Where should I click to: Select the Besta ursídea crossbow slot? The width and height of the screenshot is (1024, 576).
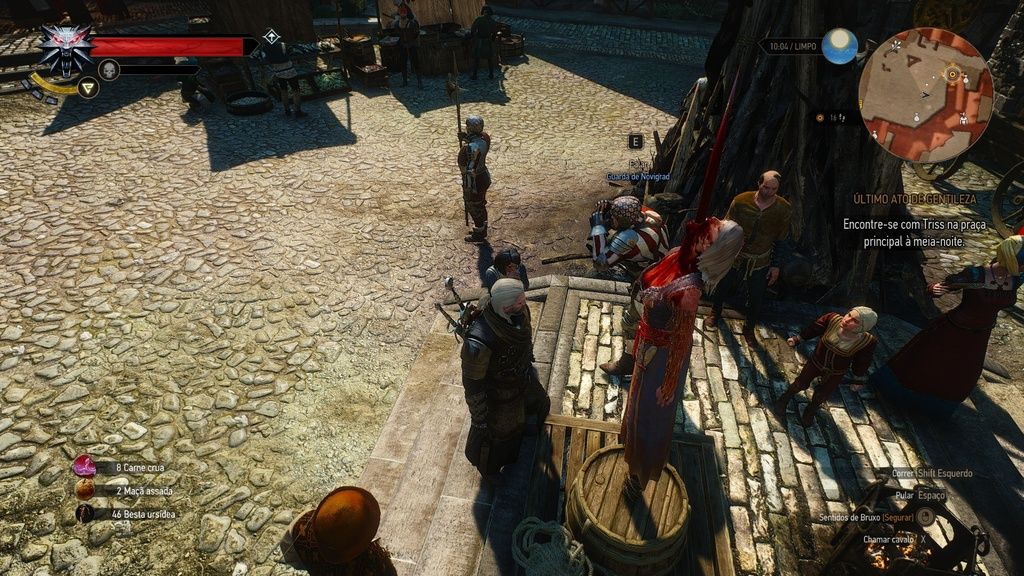(x=84, y=513)
